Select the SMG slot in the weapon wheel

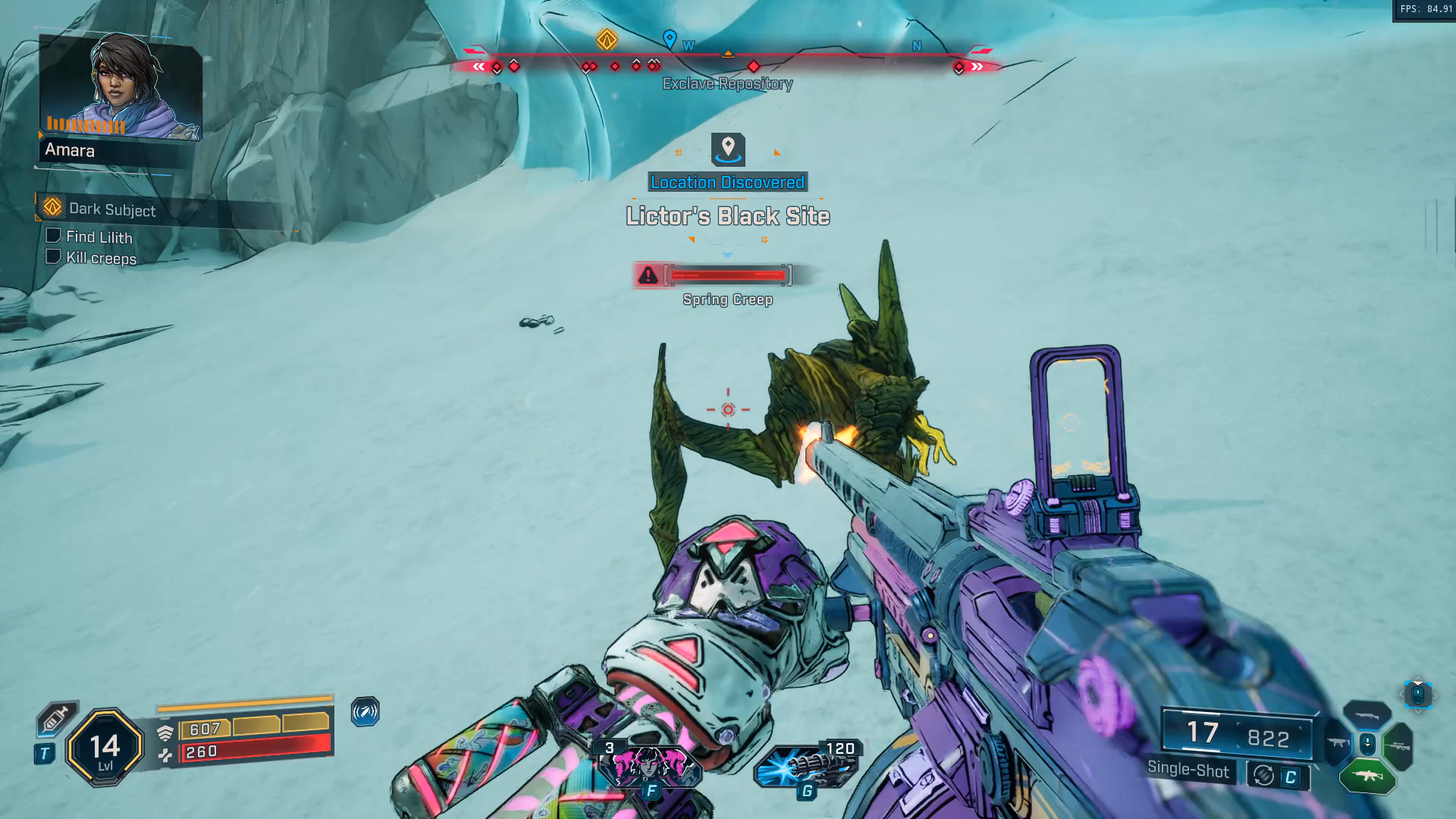1336,743
